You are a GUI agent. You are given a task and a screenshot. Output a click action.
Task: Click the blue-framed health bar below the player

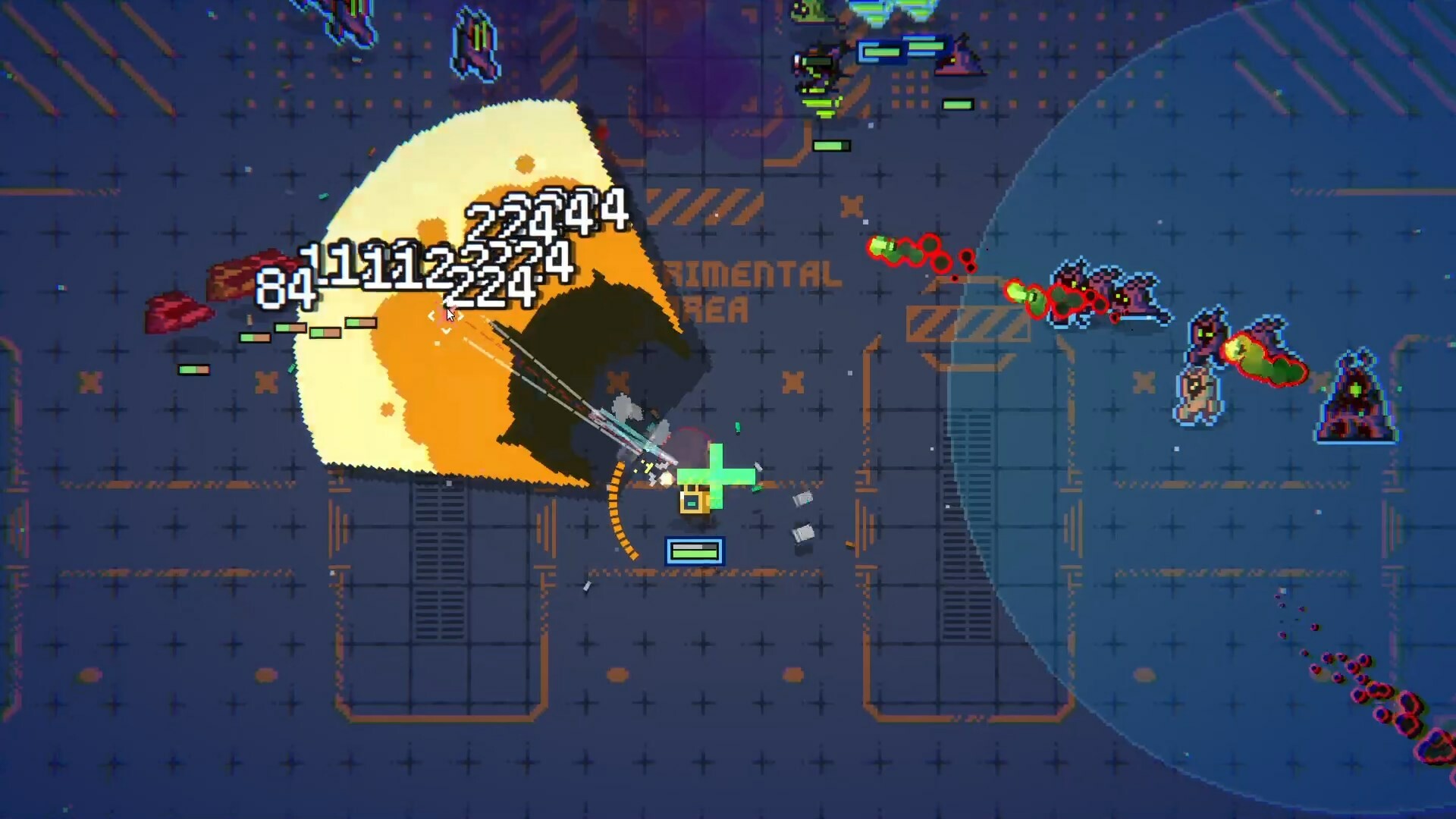694,551
